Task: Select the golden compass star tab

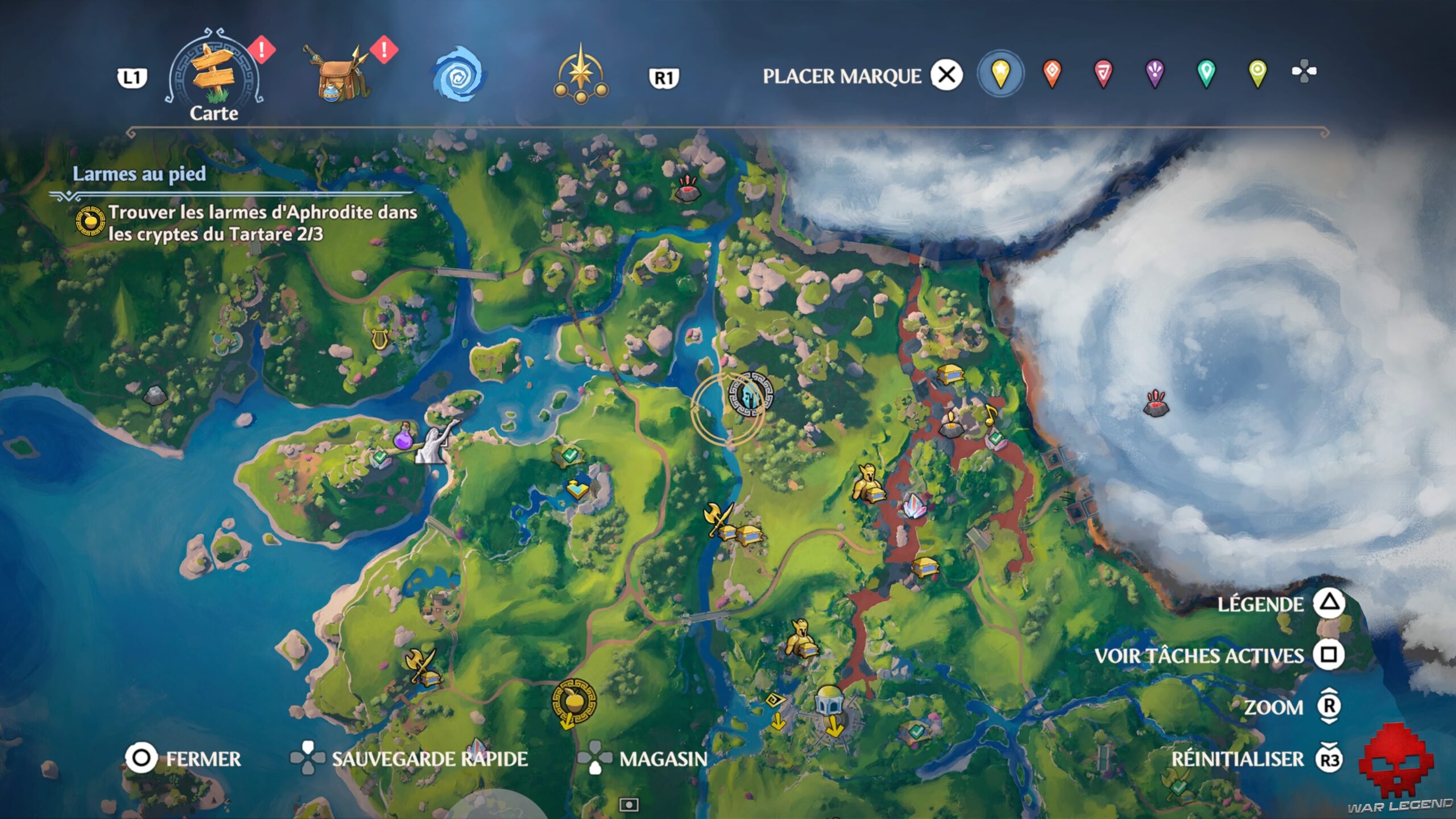Action: pos(580,75)
